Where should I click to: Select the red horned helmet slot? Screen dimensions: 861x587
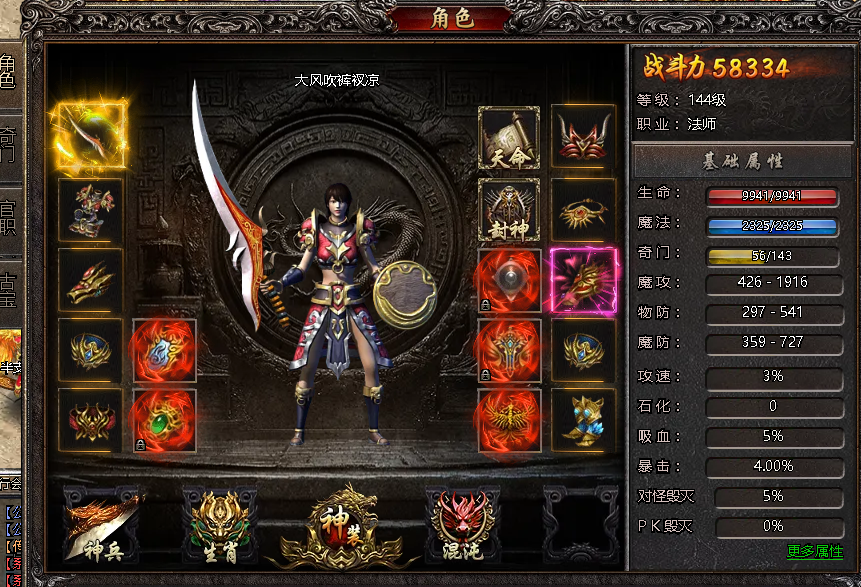(x=583, y=138)
